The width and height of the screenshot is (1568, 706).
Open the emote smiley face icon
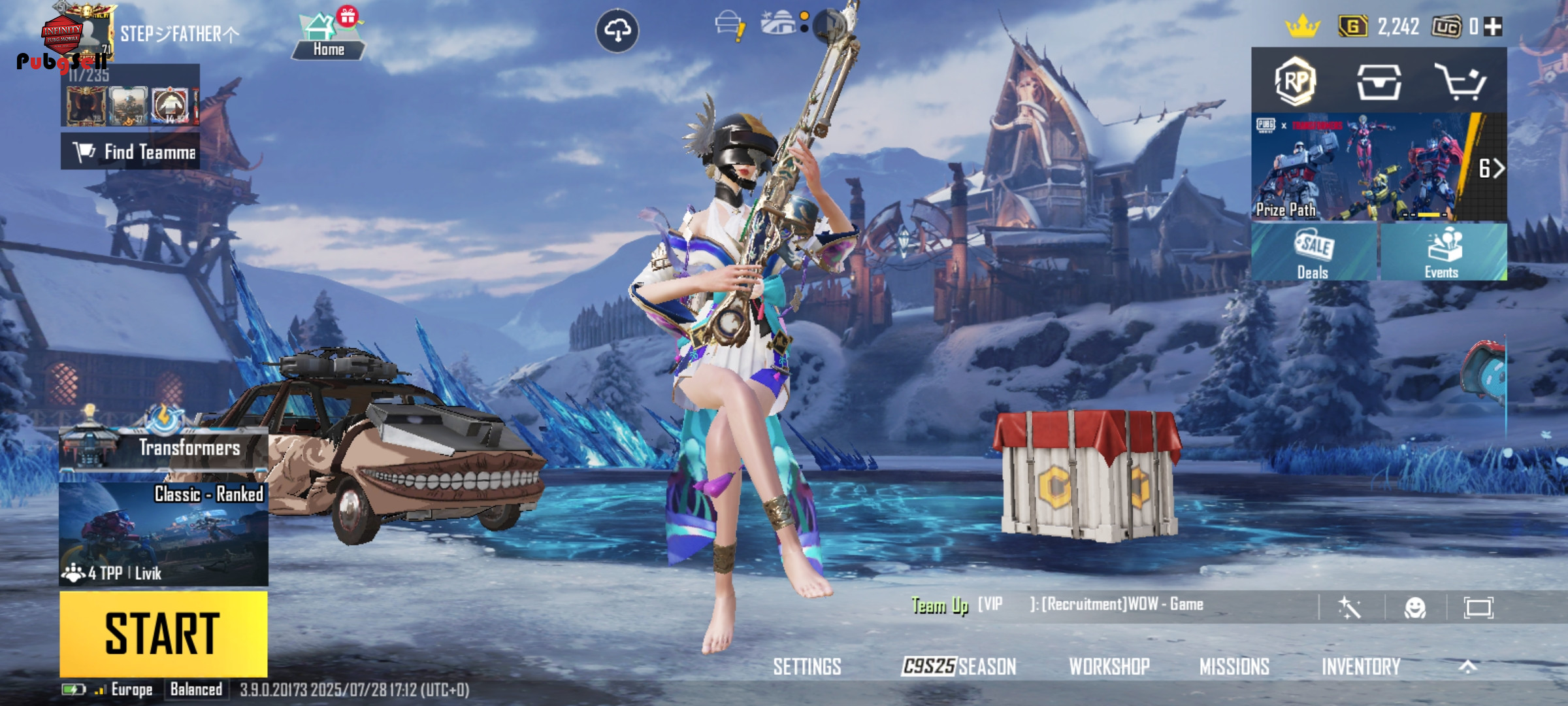point(1414,608)
